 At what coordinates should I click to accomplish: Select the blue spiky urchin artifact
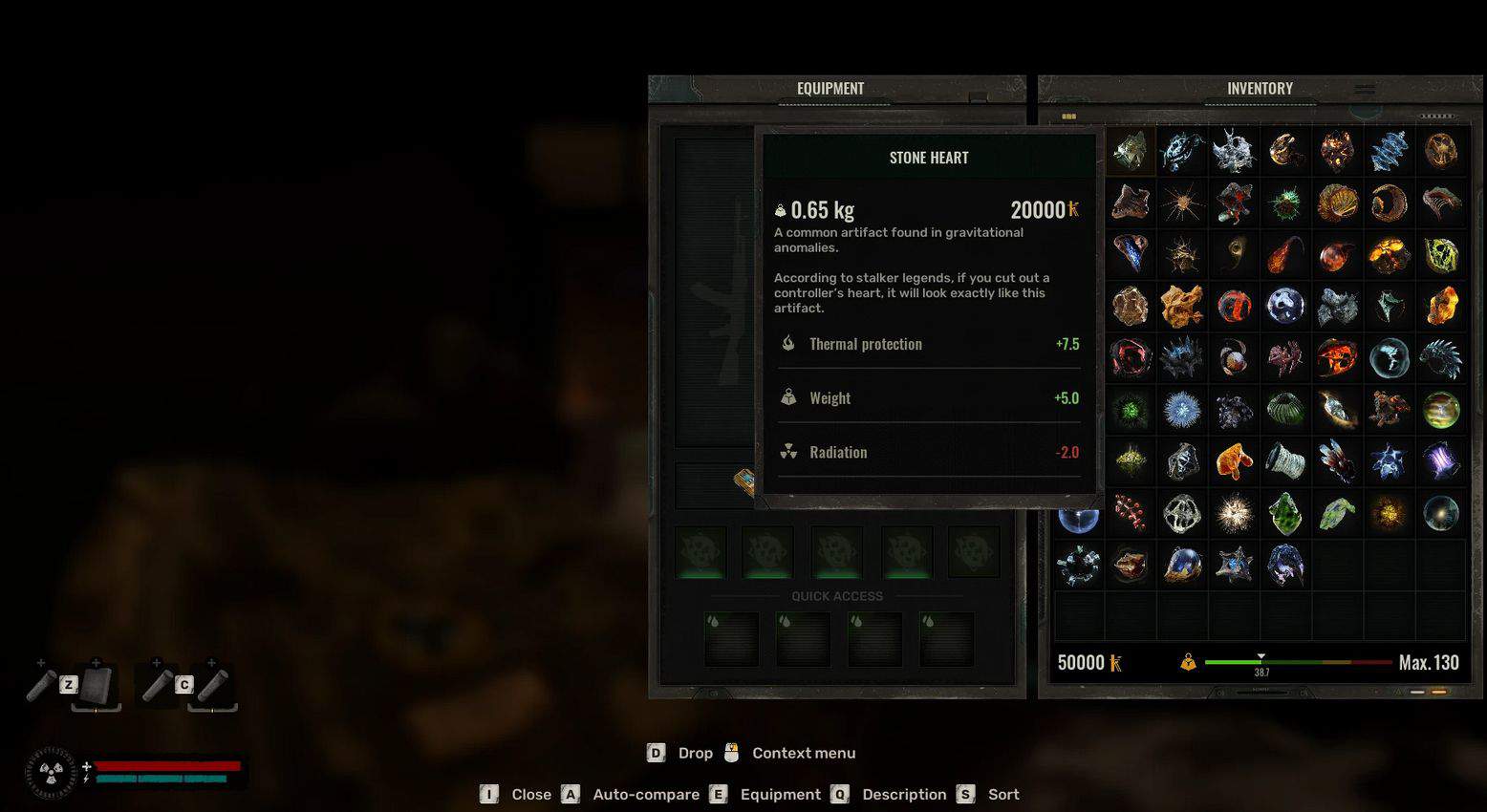pyautogui.click(x=1182, y=410)
